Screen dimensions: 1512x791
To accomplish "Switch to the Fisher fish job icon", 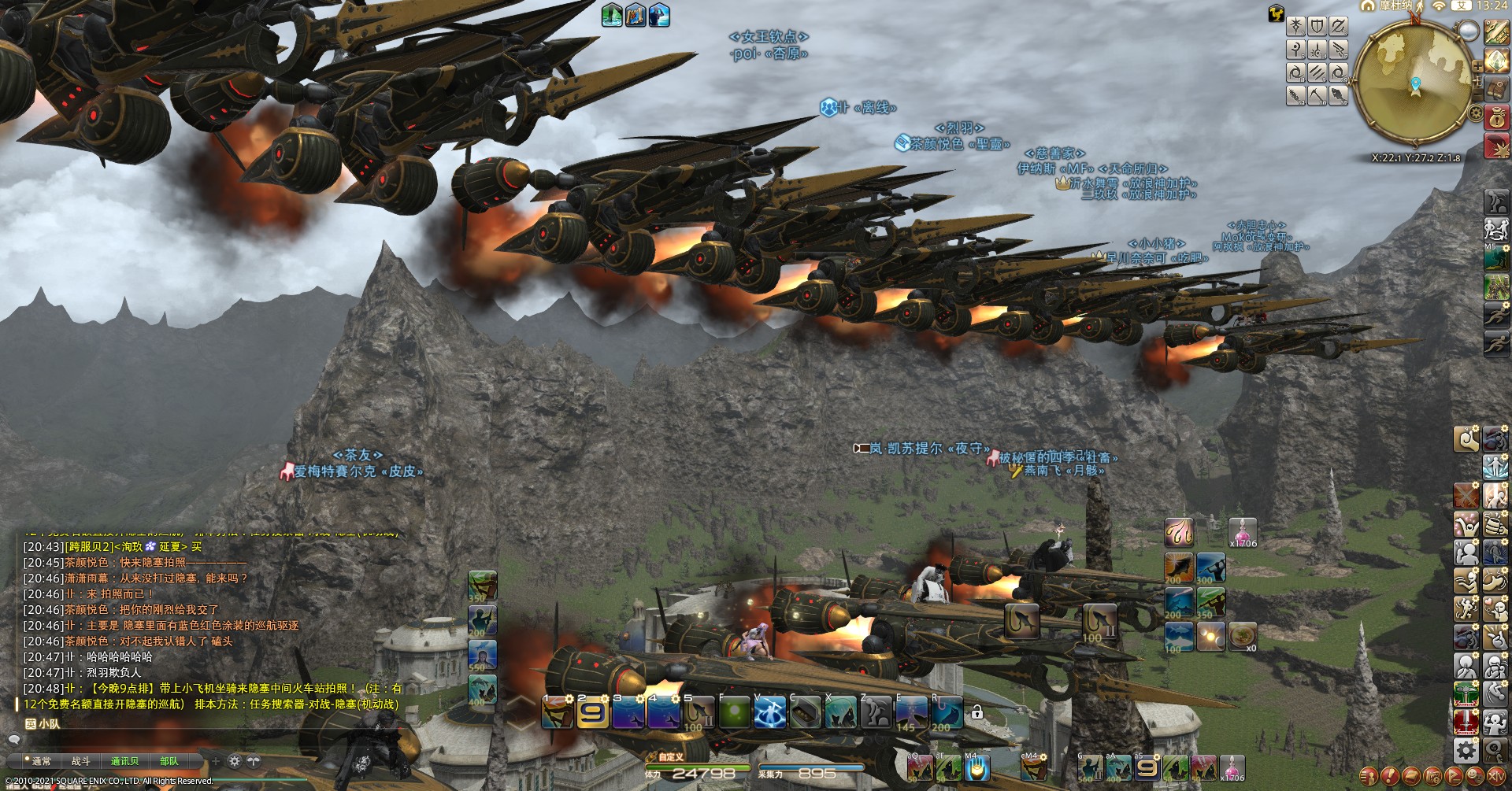I will tap(1338, 96).
